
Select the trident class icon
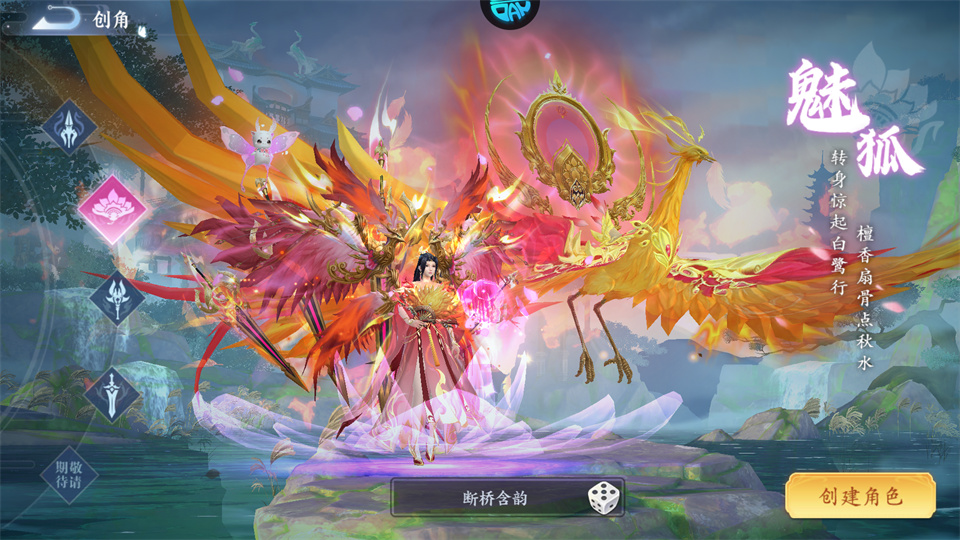tap(69, 128)
